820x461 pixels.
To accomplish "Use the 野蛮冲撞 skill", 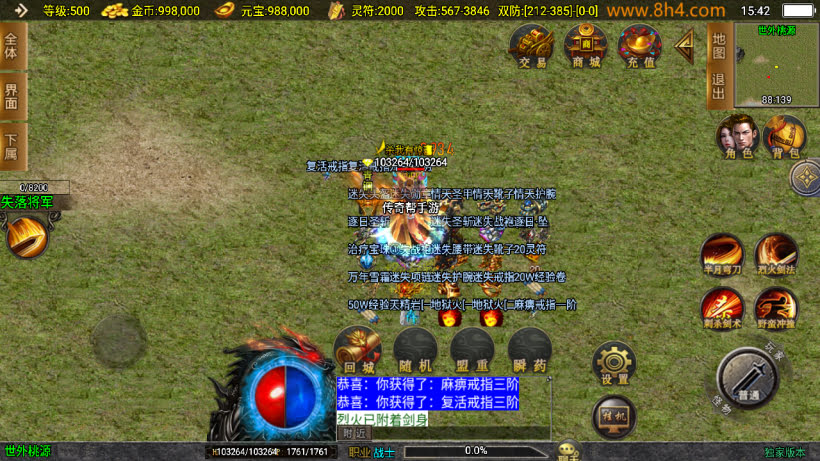I will (776, 307).
